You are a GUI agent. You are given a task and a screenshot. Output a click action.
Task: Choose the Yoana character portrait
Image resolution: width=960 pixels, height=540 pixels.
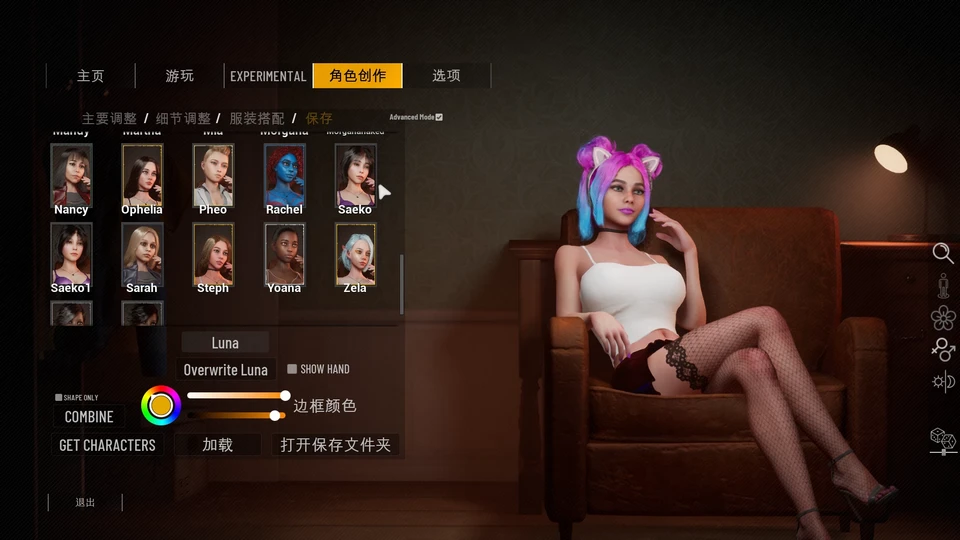pyautogui.click(x=284, y=253)
